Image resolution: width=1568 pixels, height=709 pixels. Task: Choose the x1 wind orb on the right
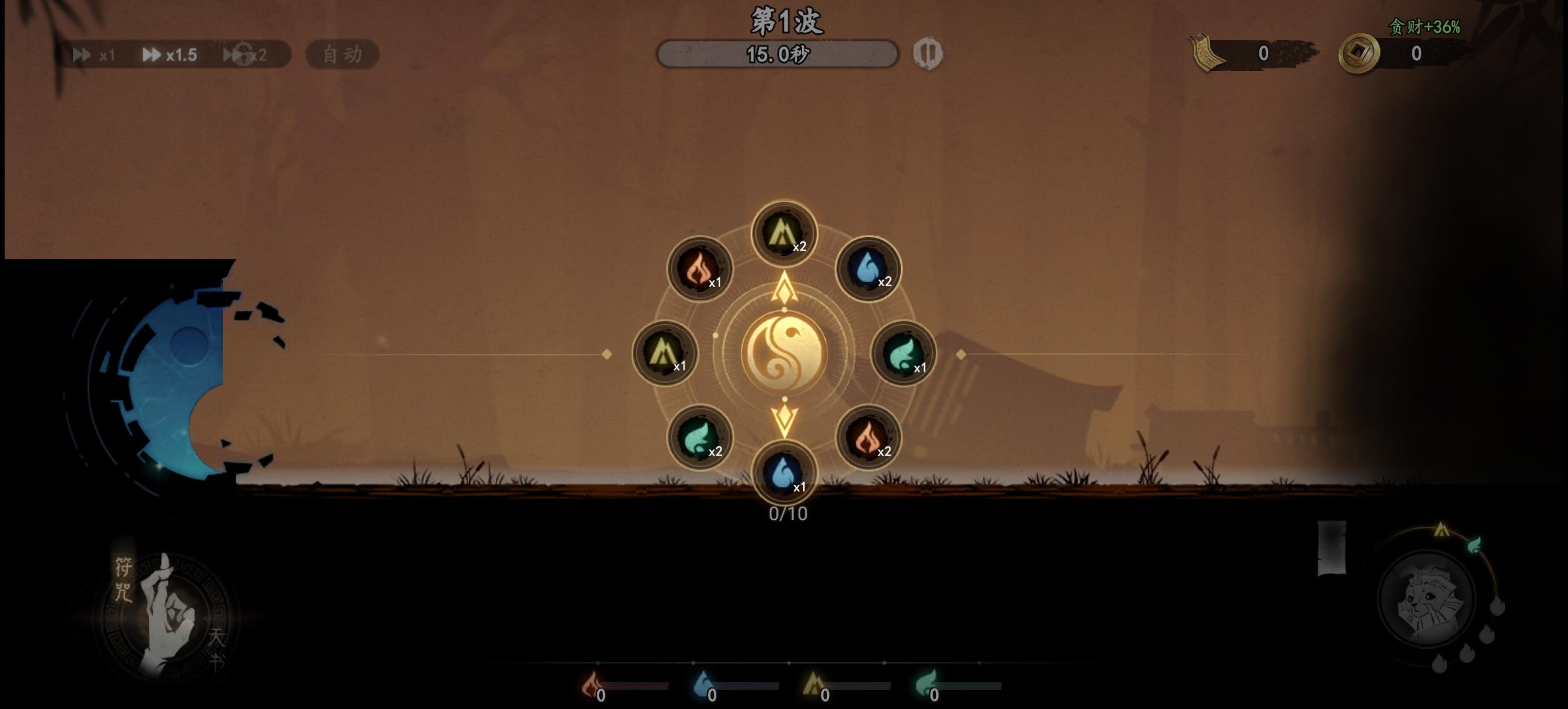(x=904, y=356)
